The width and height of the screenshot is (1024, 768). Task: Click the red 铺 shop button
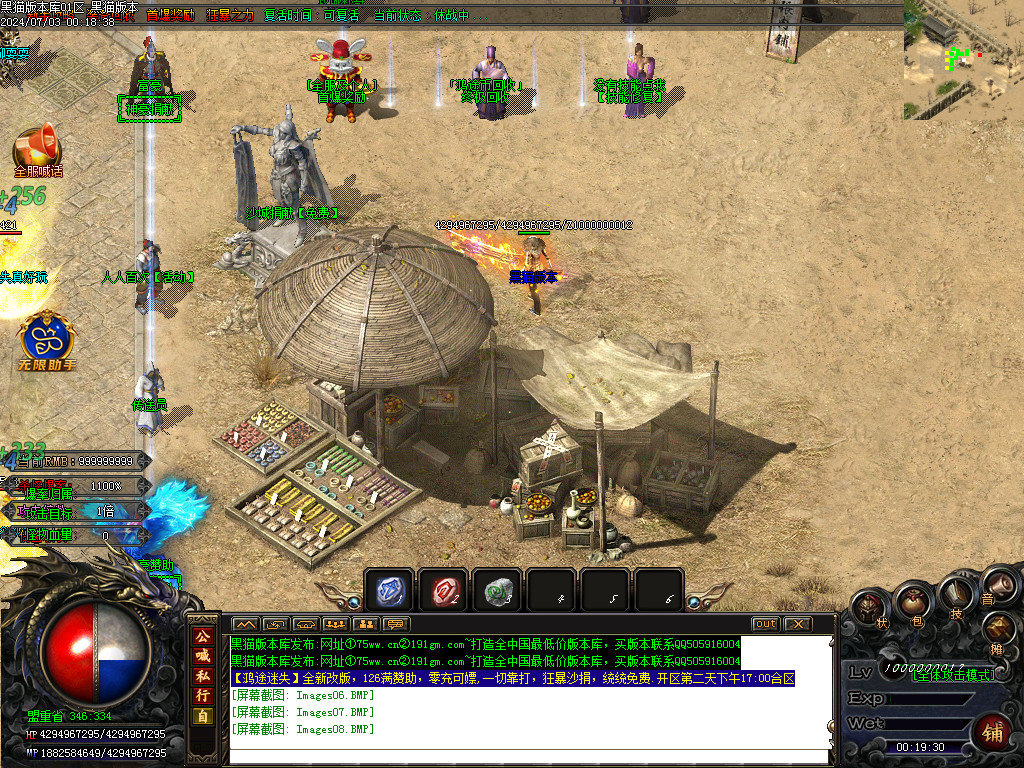pos(992,731)
